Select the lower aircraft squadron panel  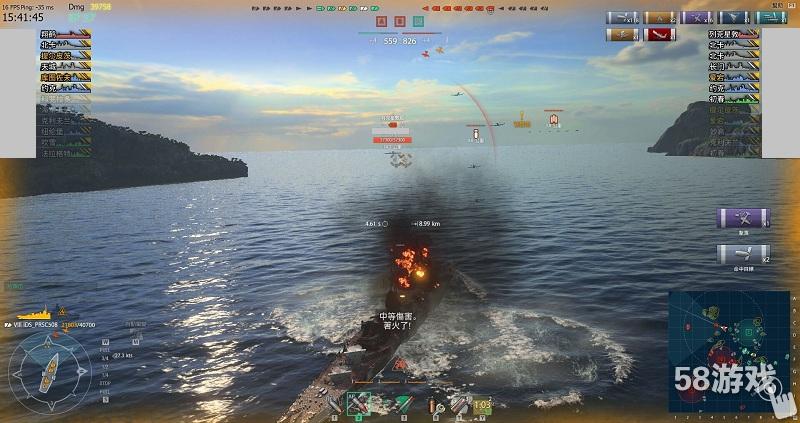(742, 256)
